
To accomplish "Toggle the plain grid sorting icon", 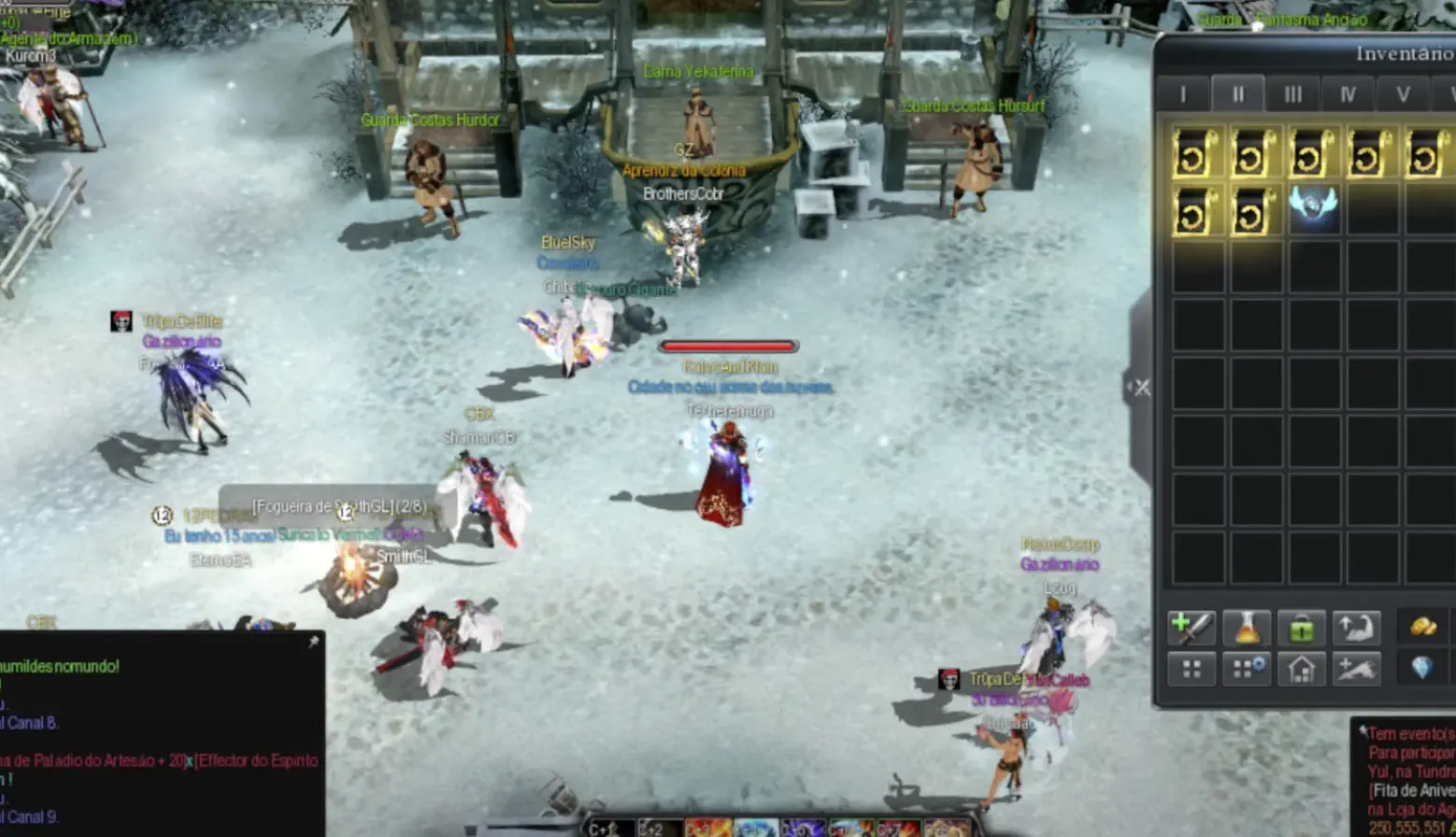I will pos(1192,669).
